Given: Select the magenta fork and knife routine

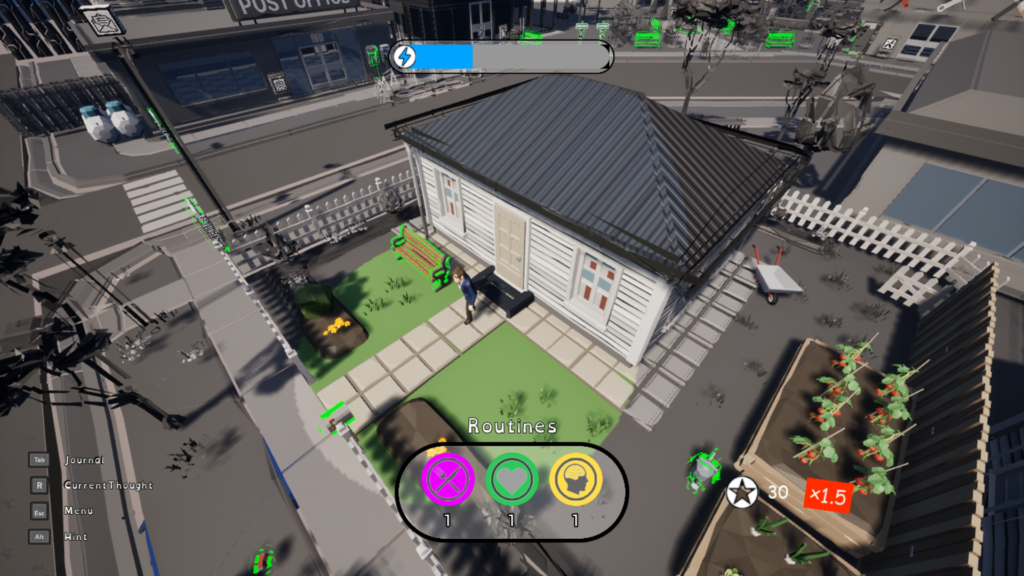Looking at the screenshot, I should pyautogui.click(x=447, y=481).
